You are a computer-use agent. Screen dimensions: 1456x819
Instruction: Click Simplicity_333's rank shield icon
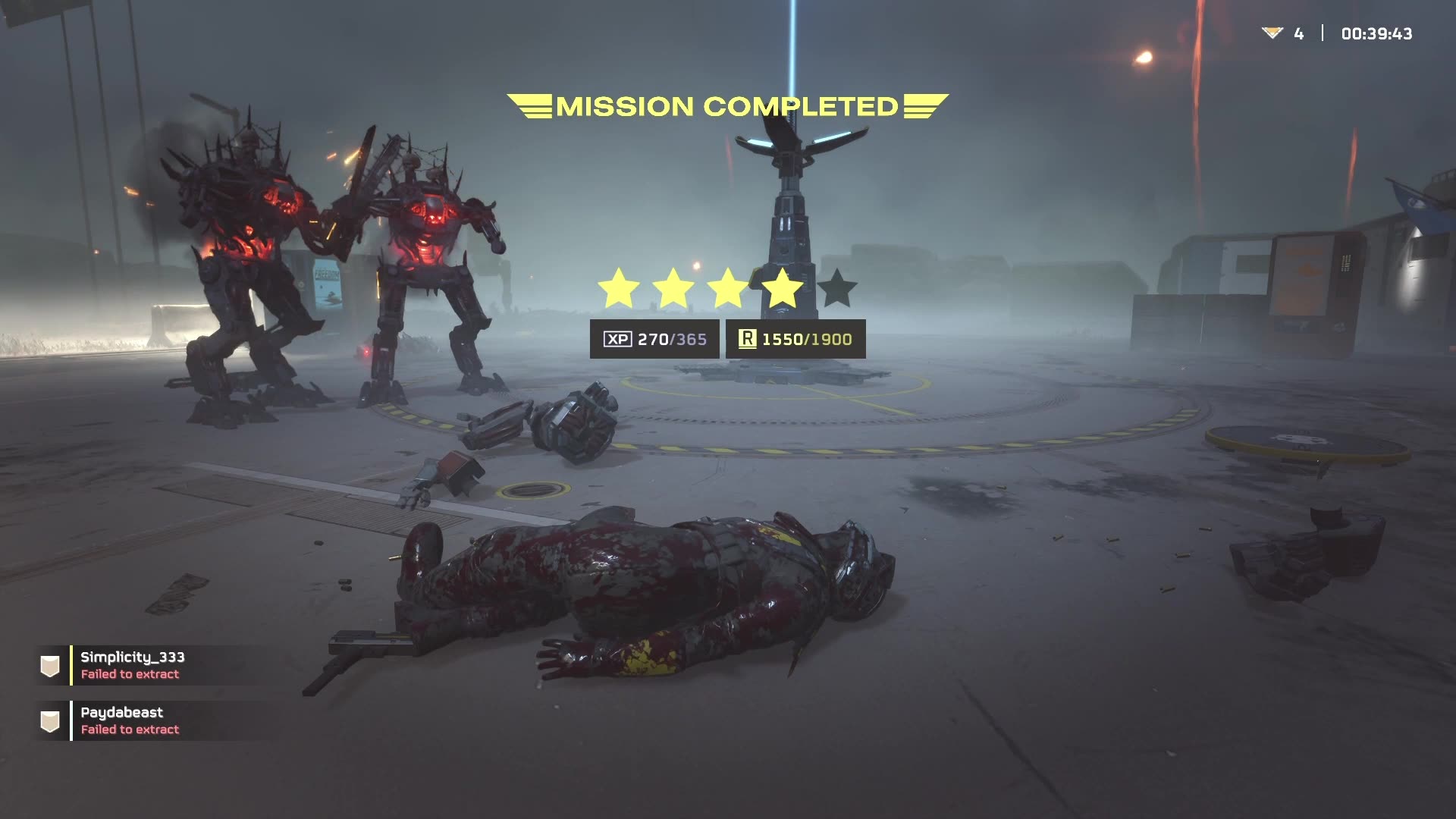coord(49,664)
